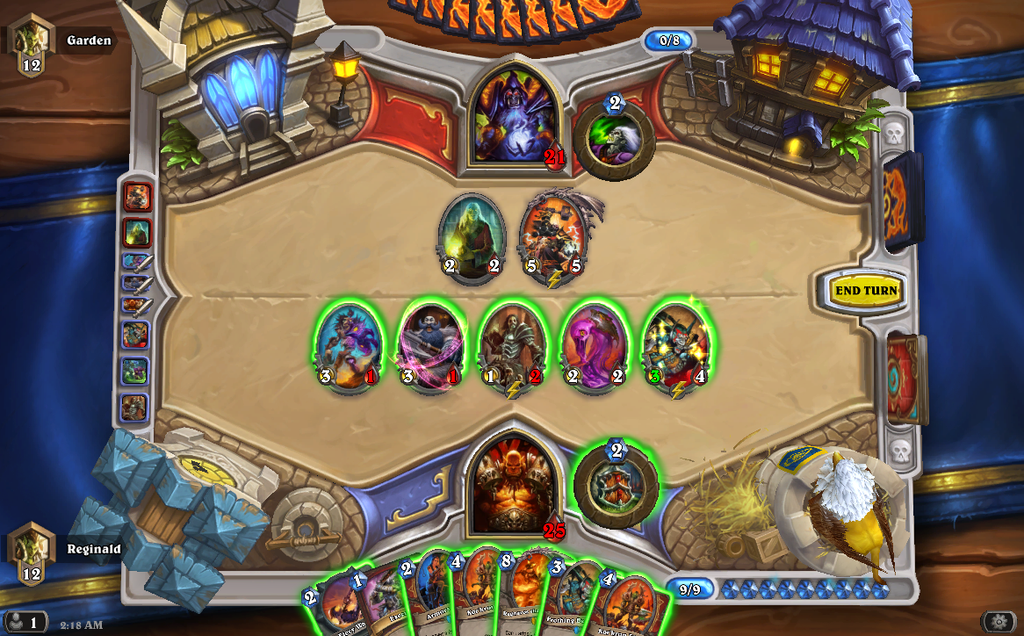1024x636 pixels.
Task: Attack the enemy 5/5 dragon-framed minion
Action: tap(553, 236)
